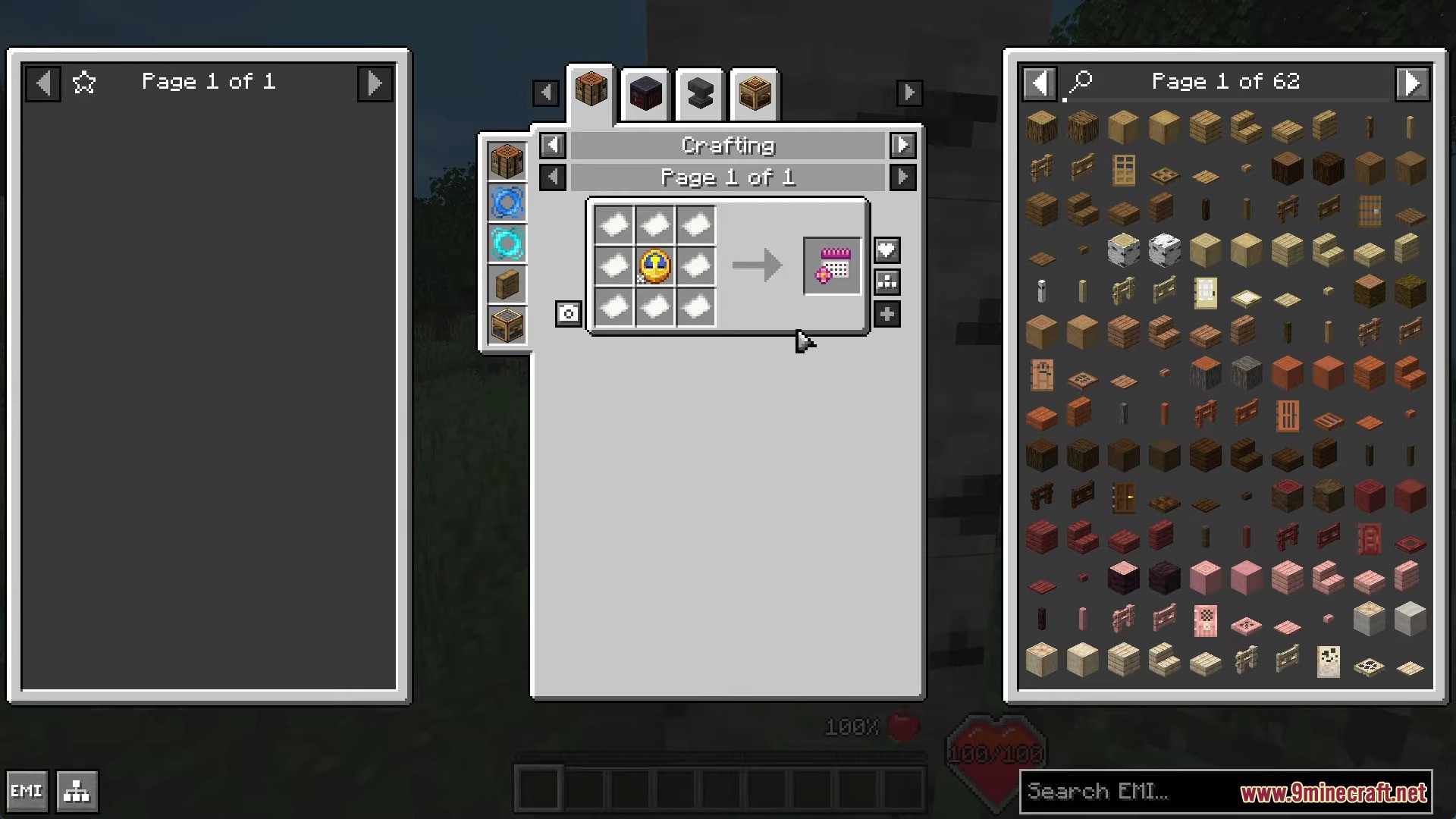Click the star icon in the favorites panel
The height and width of the screenshot is (819, 1456).
(84, 82)
